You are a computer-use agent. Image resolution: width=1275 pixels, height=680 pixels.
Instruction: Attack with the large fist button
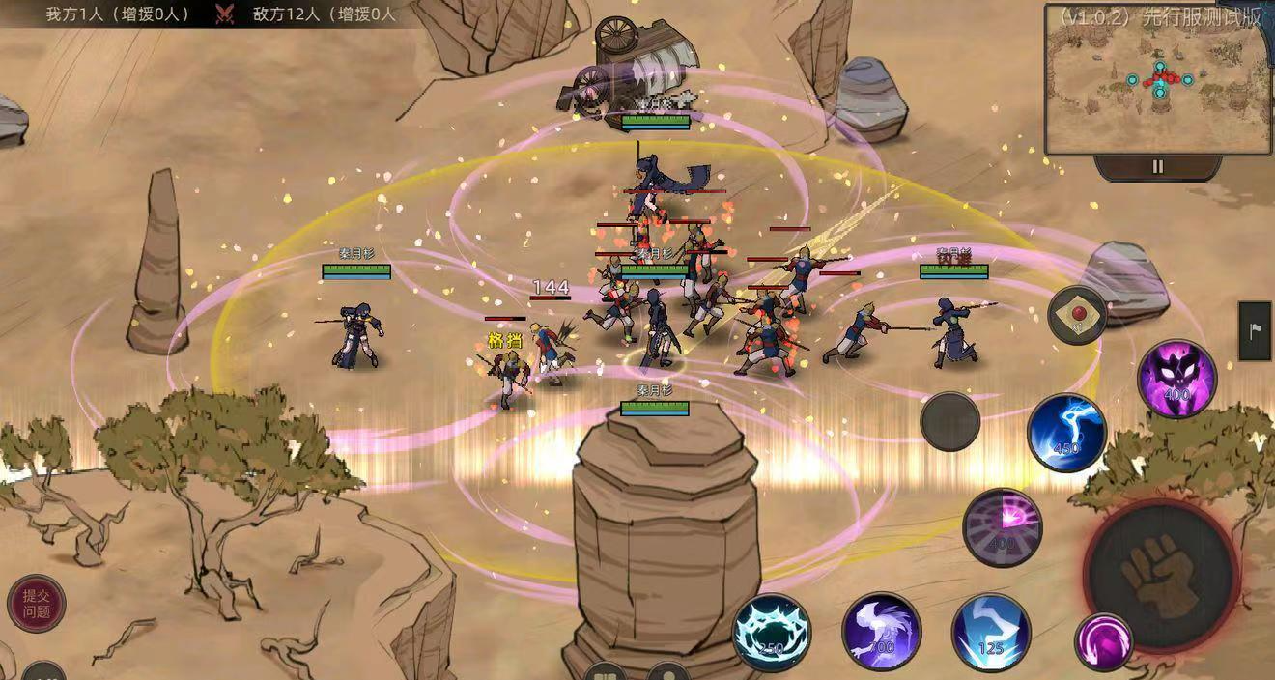[x=1161, y=576]
